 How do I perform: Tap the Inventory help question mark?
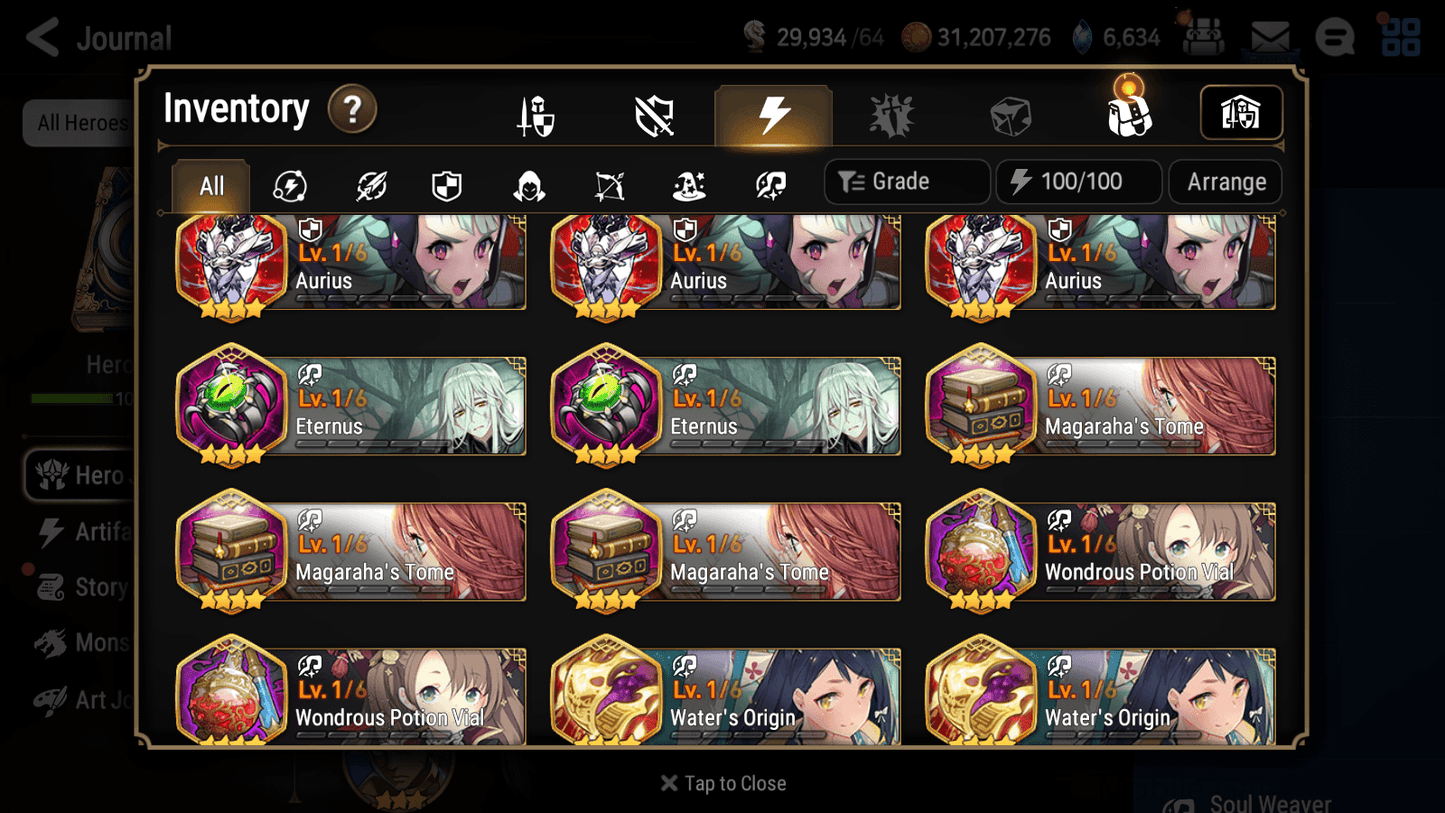tap(352, 110)
